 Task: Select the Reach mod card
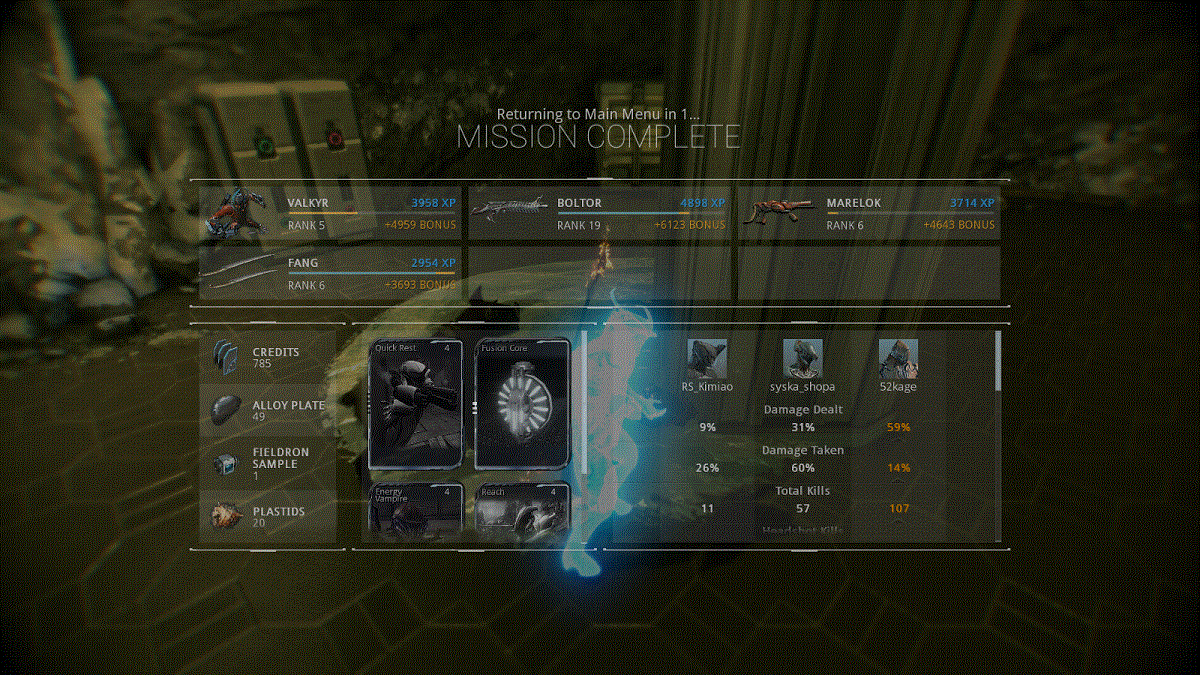522,511
